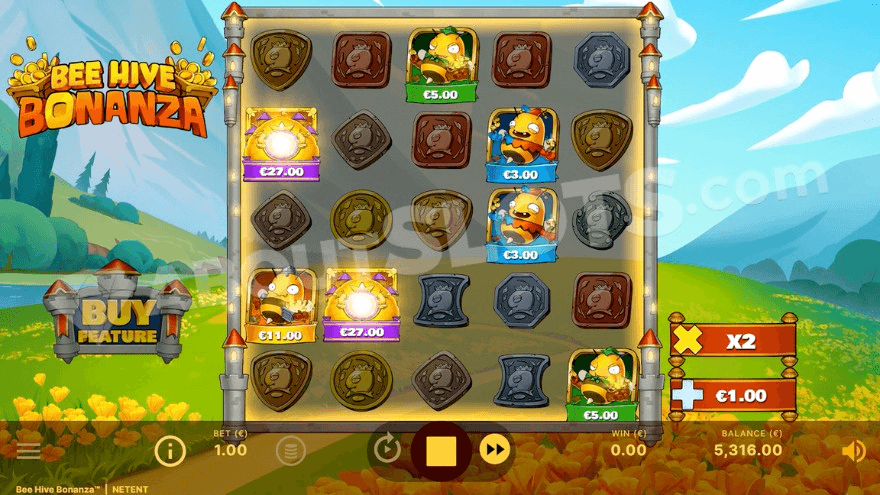Show the game info paytable
This screenshot has width=880, height=495.
(170, 451)
